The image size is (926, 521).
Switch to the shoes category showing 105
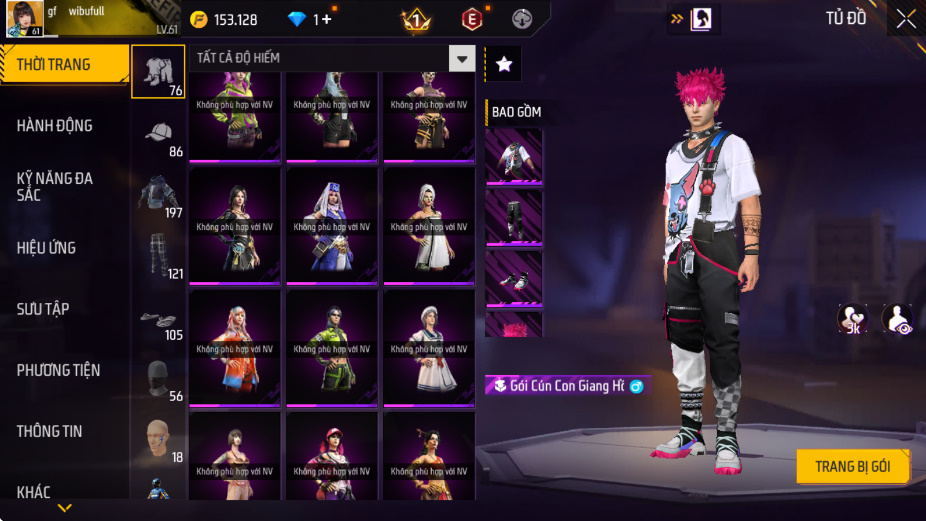pyautogui.click(x=158, y=318)
